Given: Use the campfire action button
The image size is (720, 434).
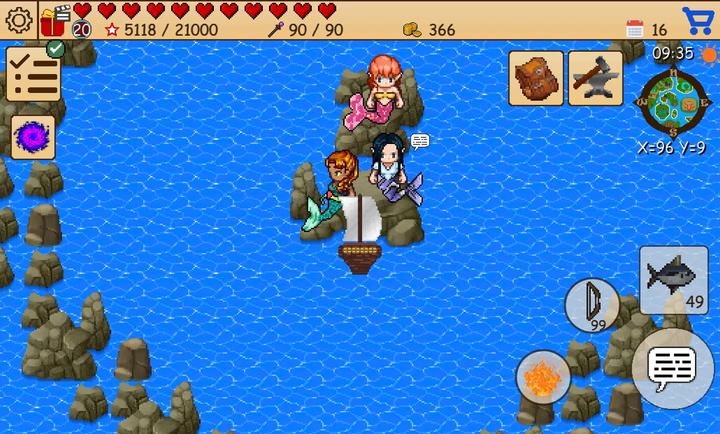Looking at the screenshot, I should click(x=543, y=378).
